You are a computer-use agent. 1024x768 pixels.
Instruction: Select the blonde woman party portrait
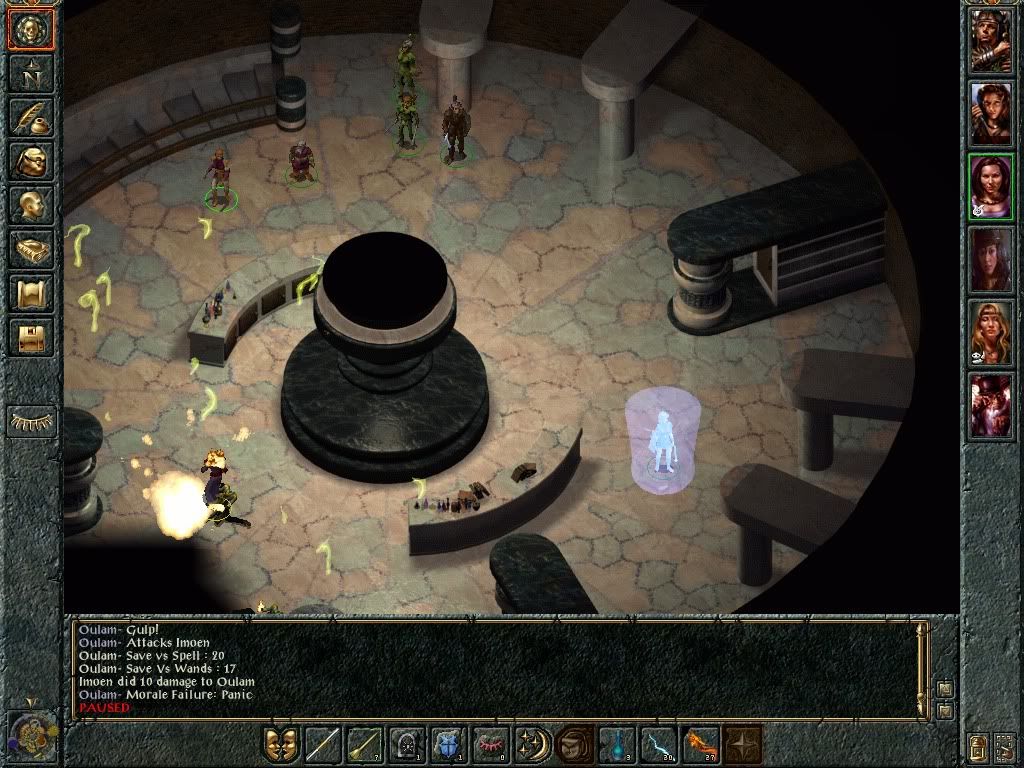[x=991, y=331]
